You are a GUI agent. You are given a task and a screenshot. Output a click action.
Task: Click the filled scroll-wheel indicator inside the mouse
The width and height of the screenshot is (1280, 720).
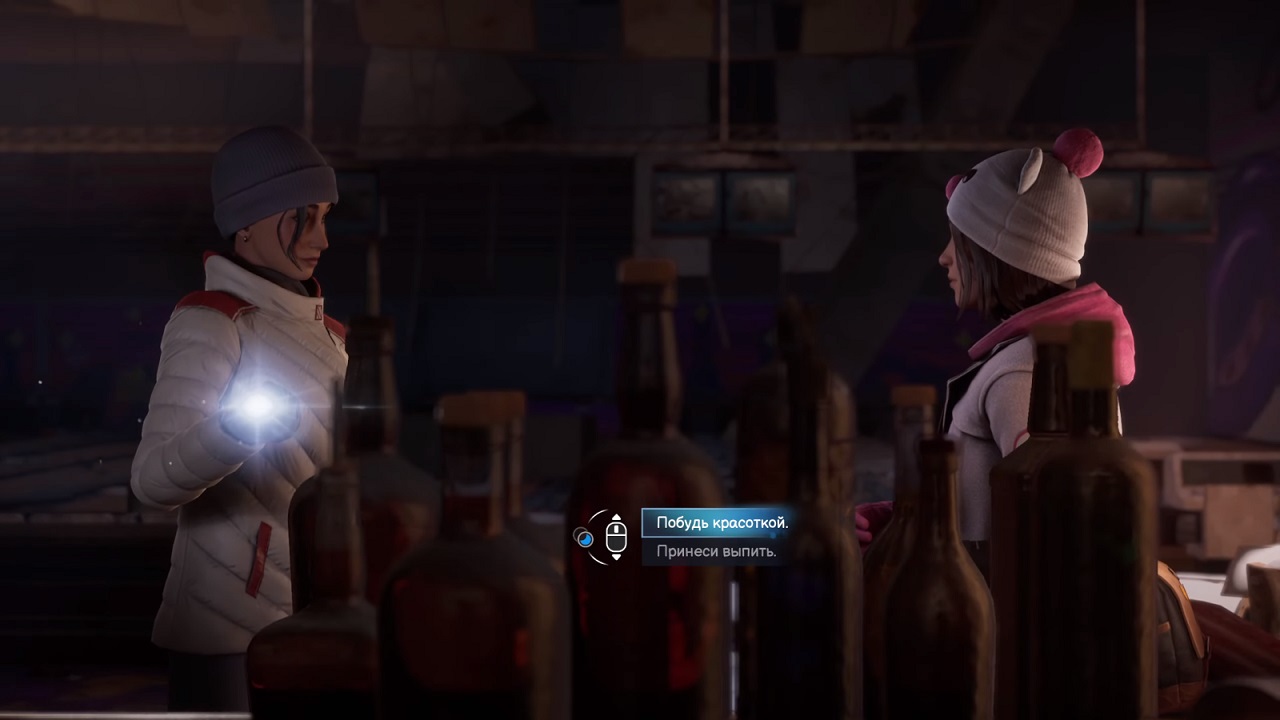pos(616,529)
